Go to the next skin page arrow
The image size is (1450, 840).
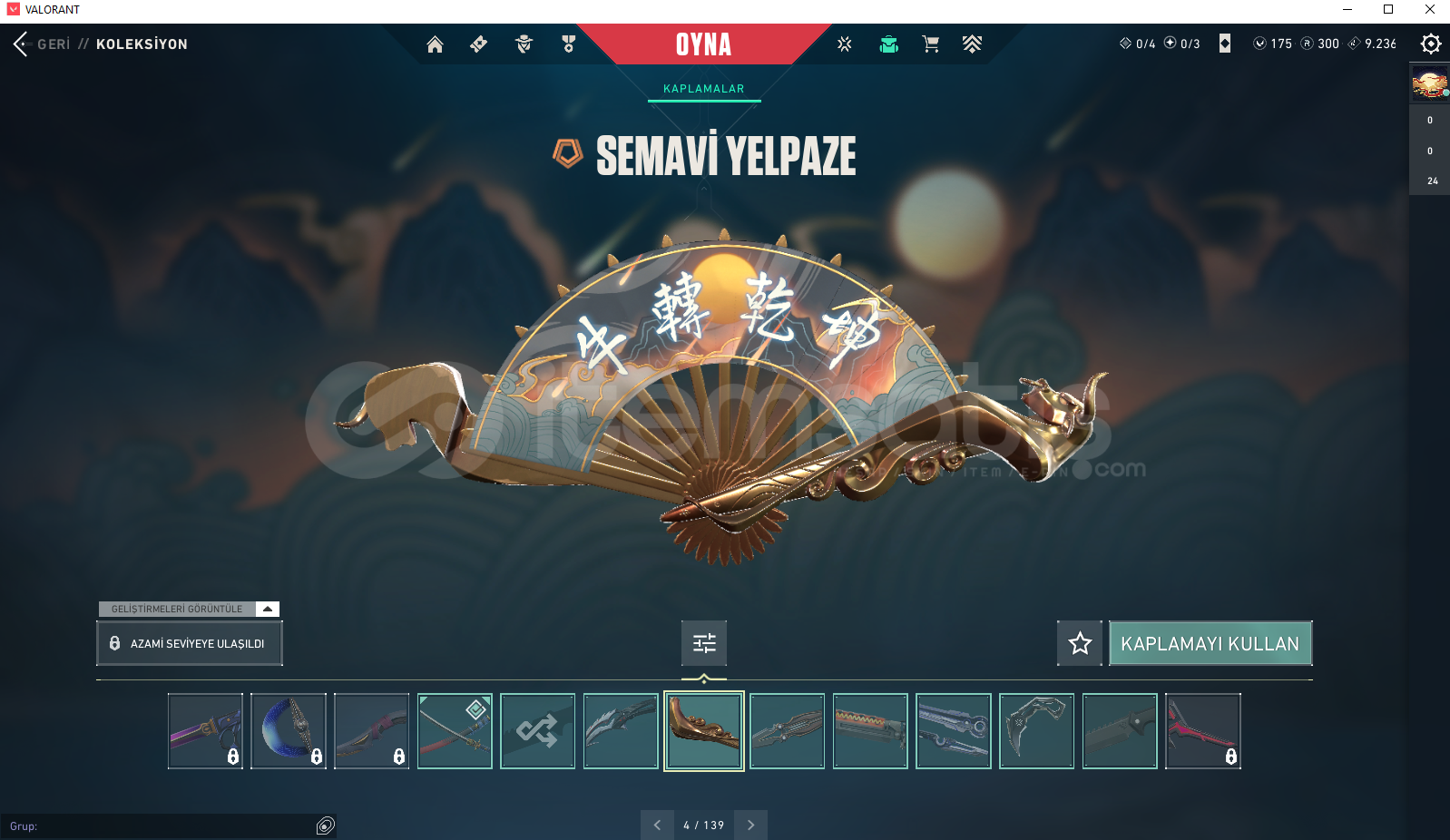pyautogui.click(x=750, y=825)
